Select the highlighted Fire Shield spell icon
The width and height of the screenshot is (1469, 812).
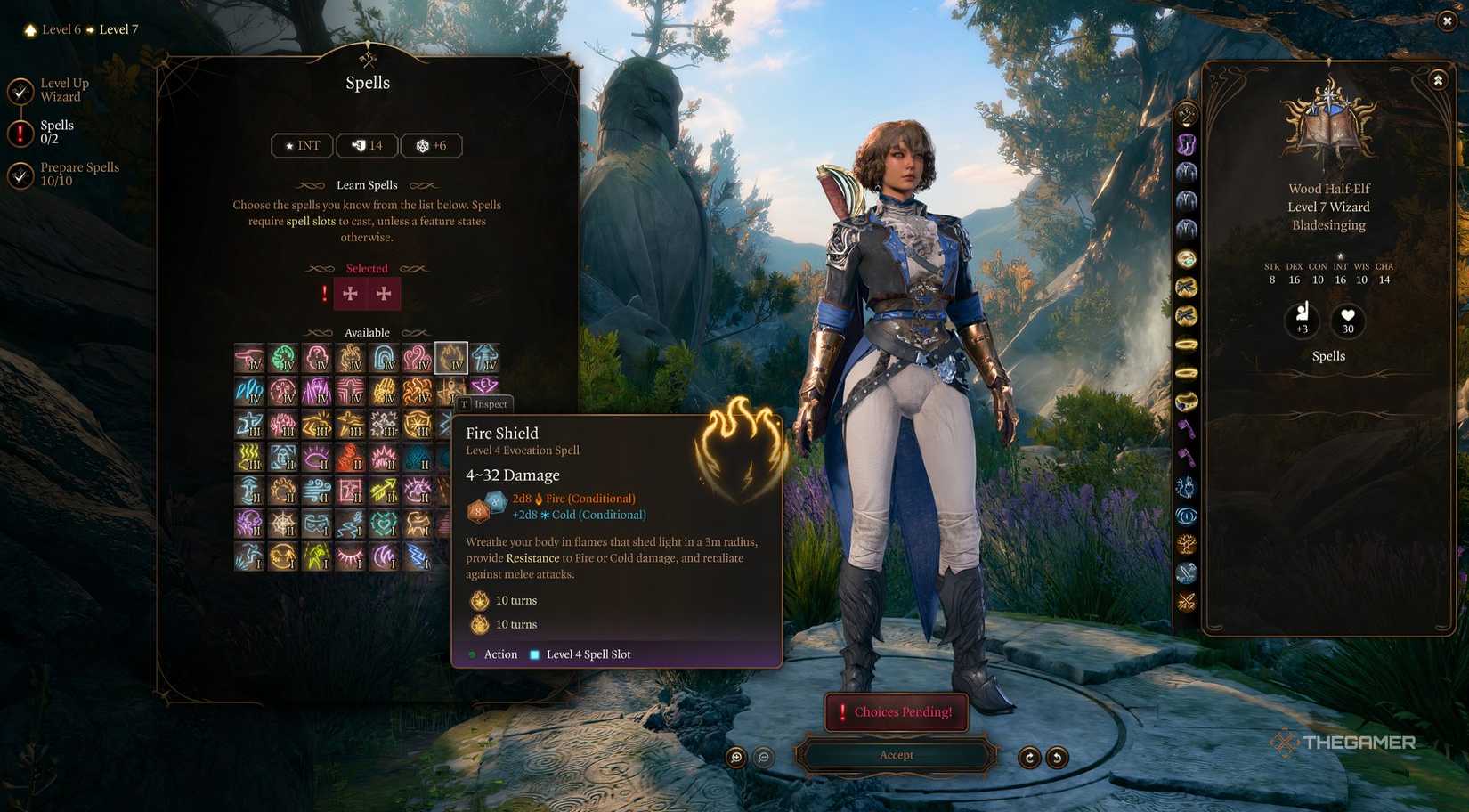pyautogui.click(x=450, y=357)
